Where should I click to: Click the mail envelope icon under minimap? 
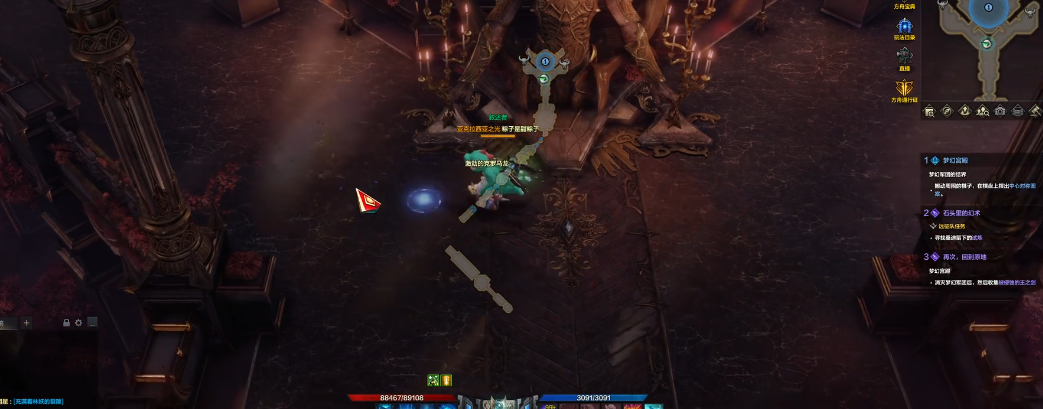pos(1017,111)
